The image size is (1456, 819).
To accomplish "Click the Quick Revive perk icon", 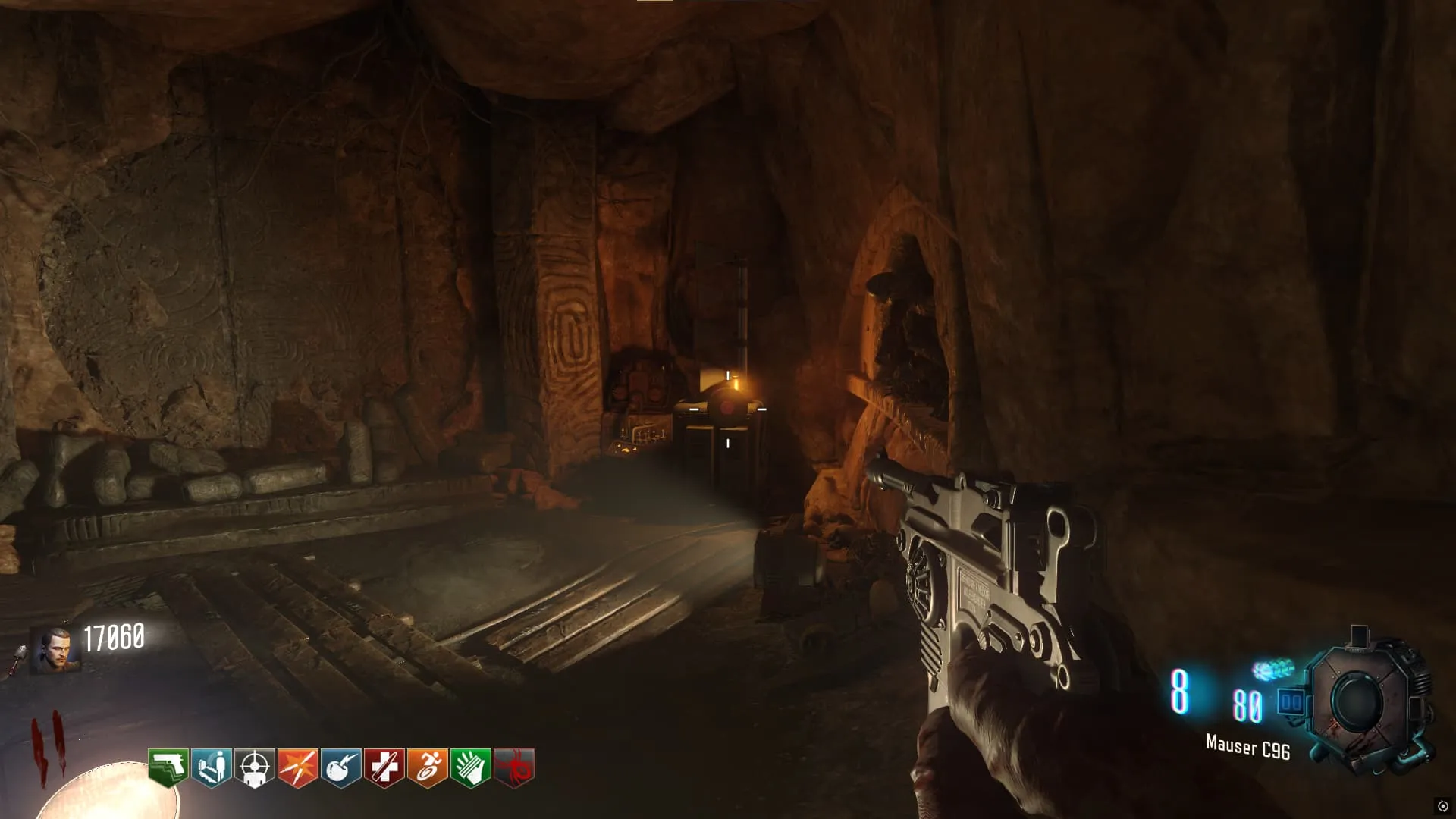I will [212, 768].
